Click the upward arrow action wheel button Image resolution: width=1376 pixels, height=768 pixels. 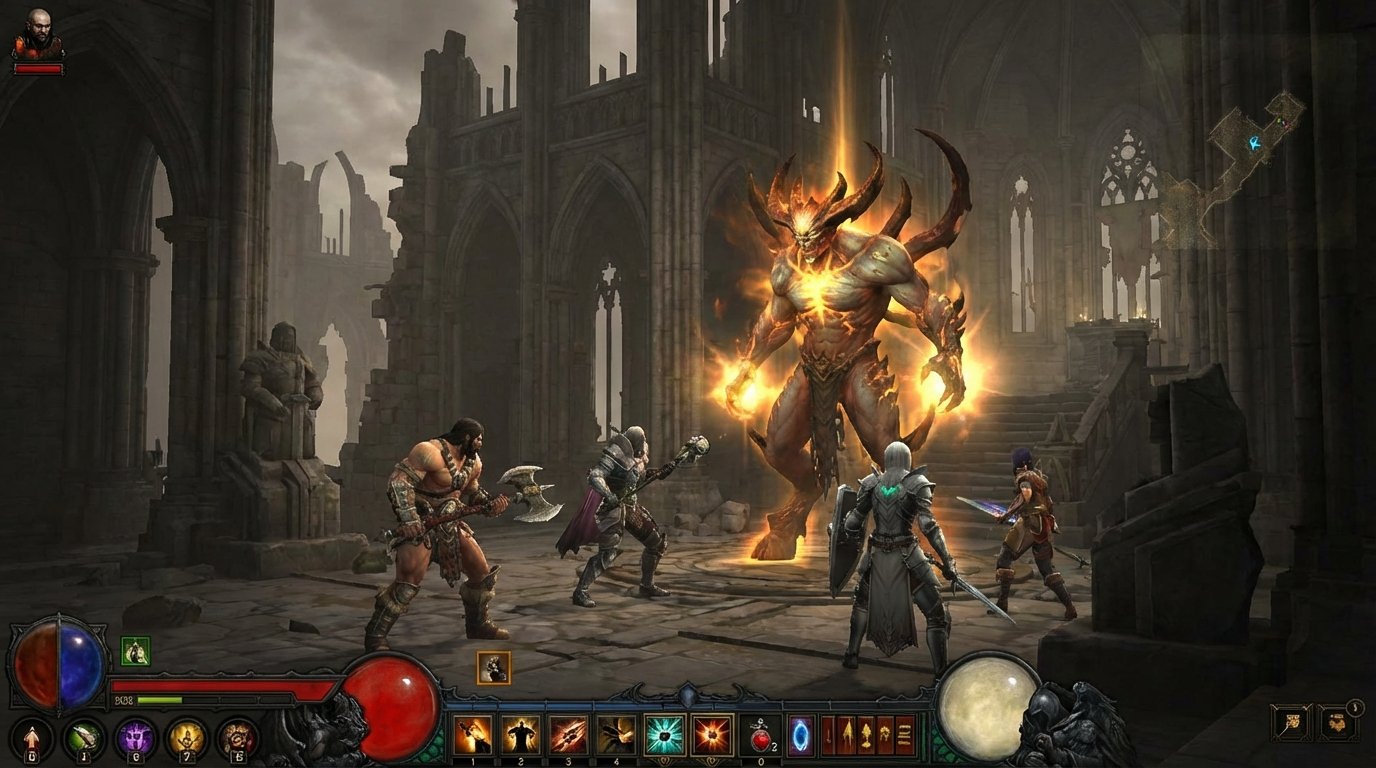coord(31,739)
